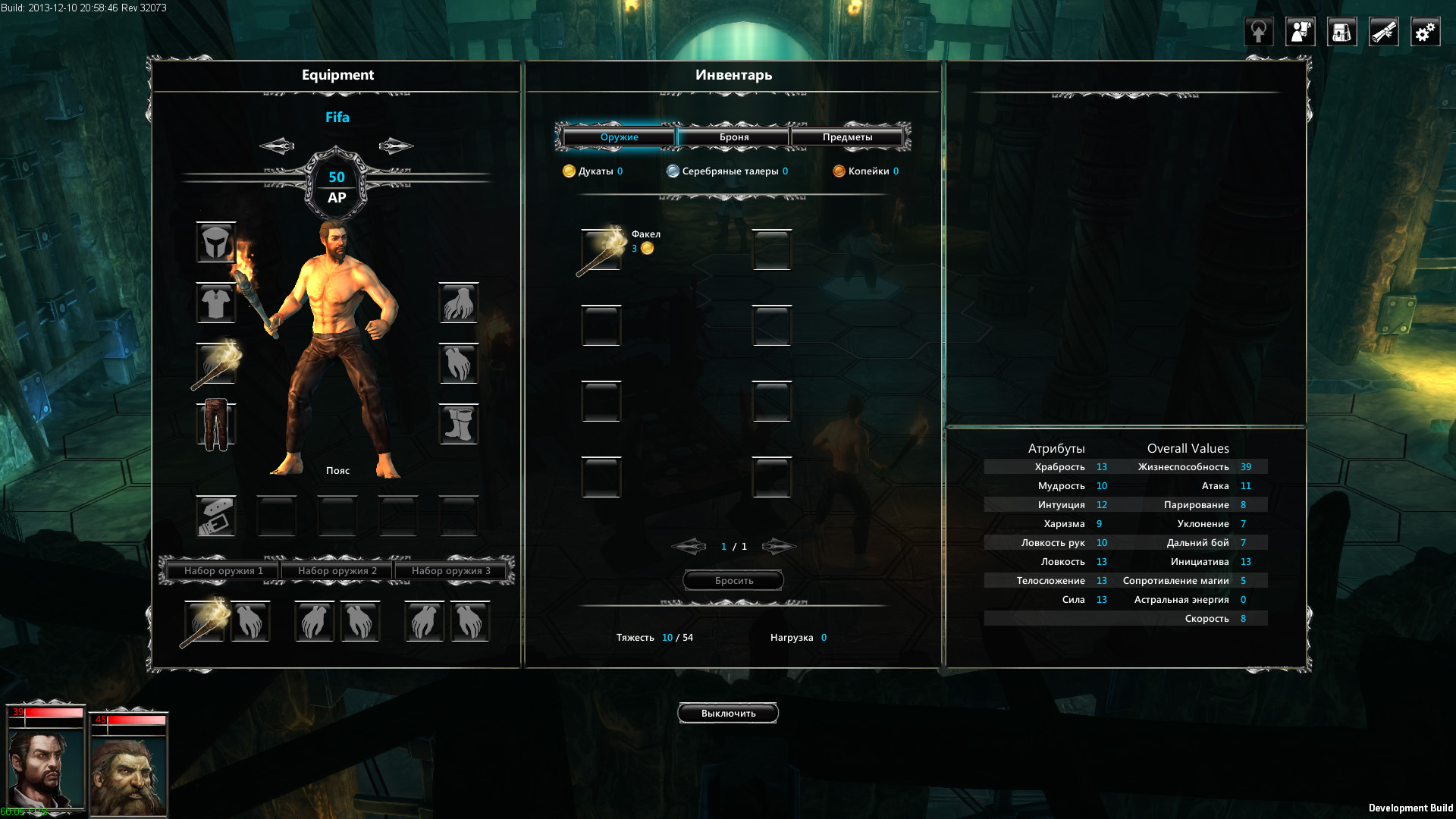Choose Набор оружия 3

(450, 571)
